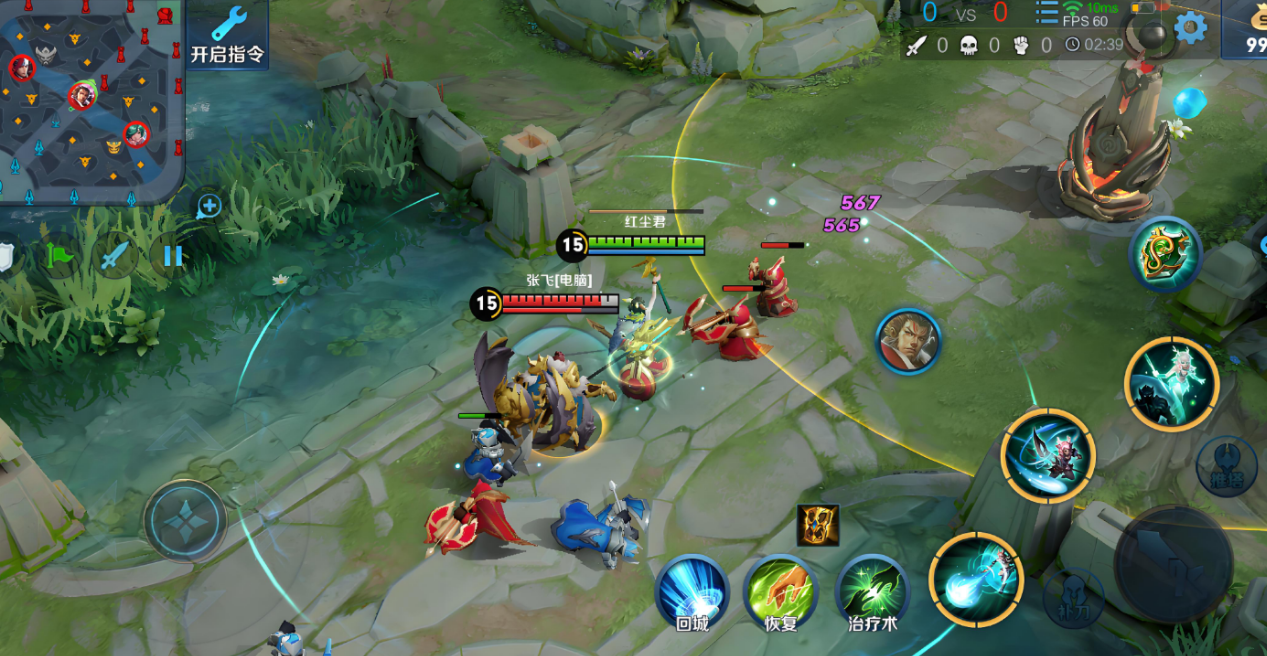Send the green flag signal

(61, 256)
